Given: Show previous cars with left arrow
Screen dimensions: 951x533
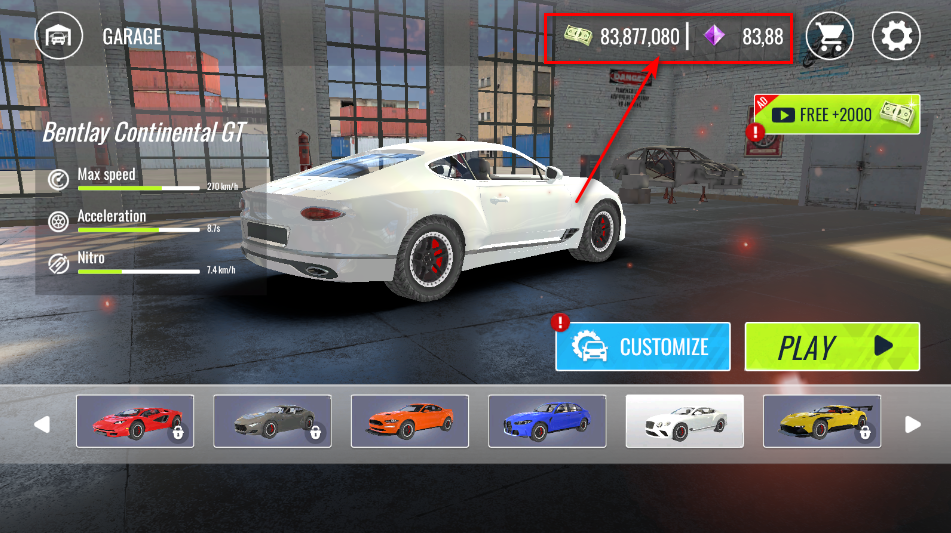Looking at the screenshot, I should coord(42,425).
